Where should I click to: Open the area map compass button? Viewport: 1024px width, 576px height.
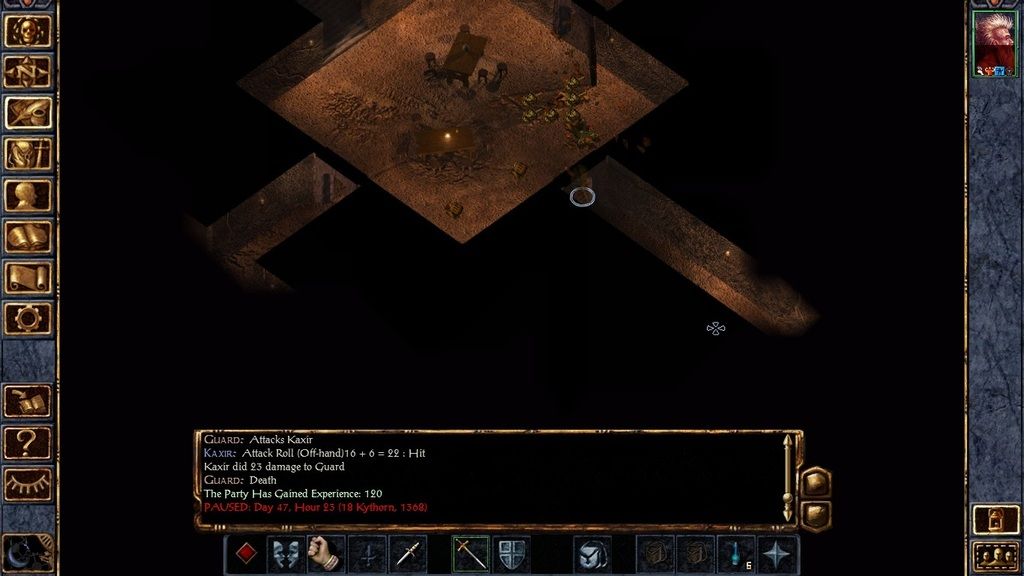pos(28,71)
